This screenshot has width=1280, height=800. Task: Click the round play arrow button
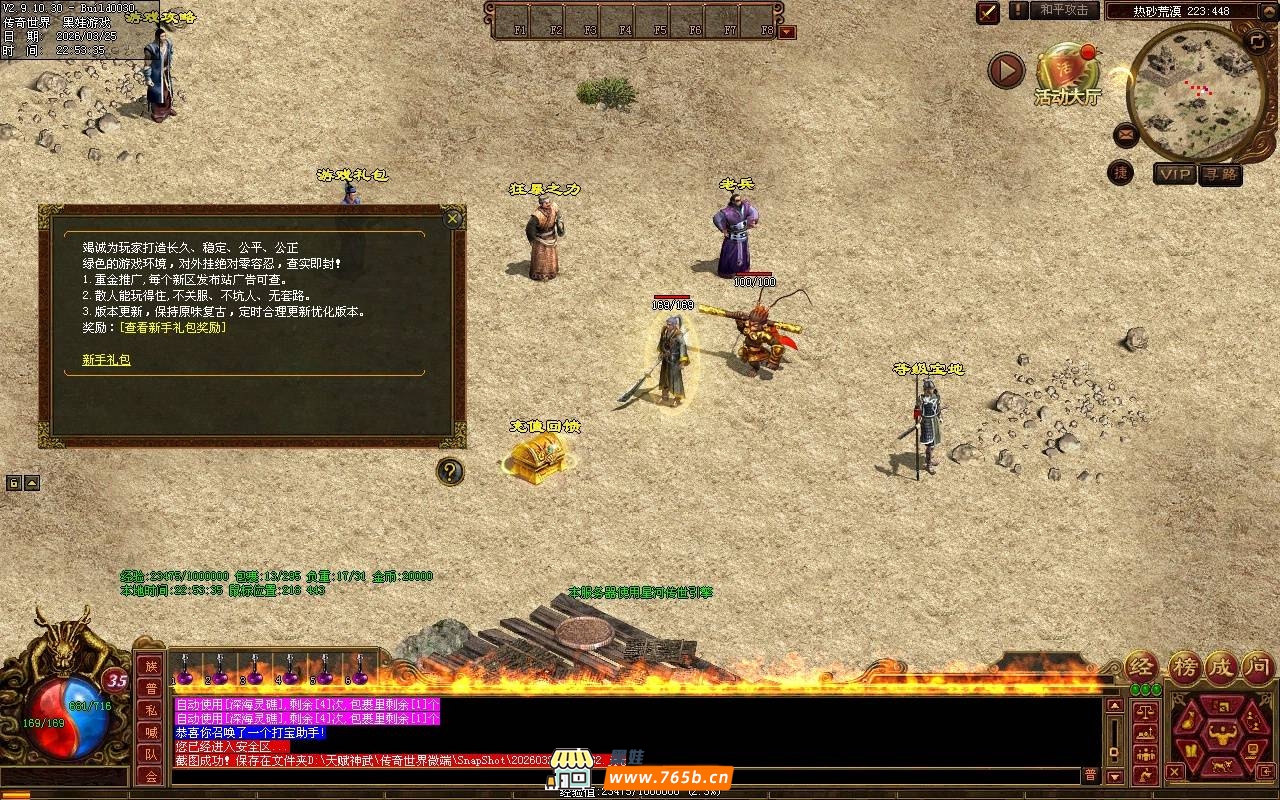click(1006, 70)
